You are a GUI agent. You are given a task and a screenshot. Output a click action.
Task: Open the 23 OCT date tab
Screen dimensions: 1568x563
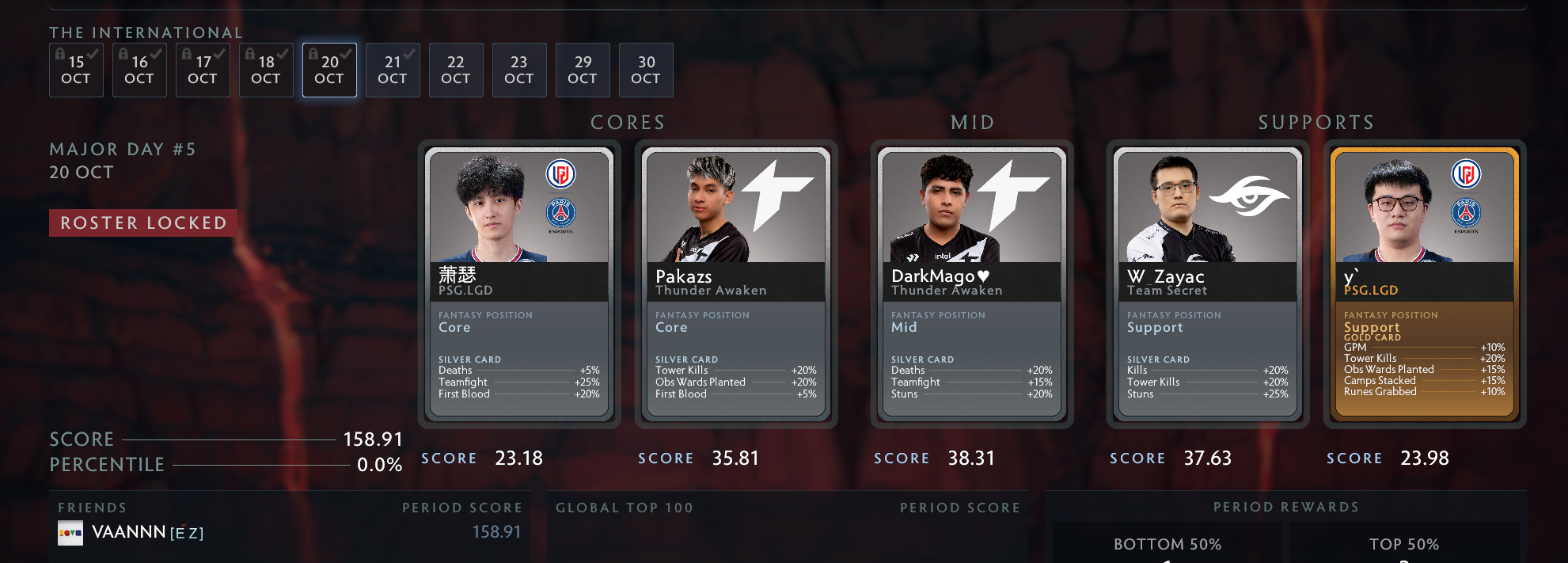(519, 70)
